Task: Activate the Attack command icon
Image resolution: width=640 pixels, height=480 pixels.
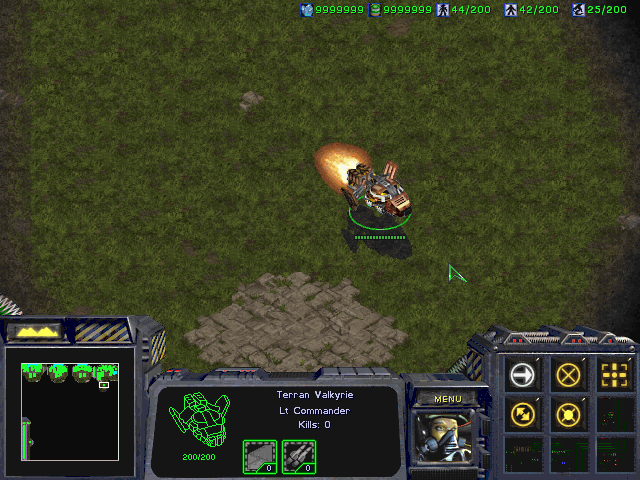Action: (615, 375)
